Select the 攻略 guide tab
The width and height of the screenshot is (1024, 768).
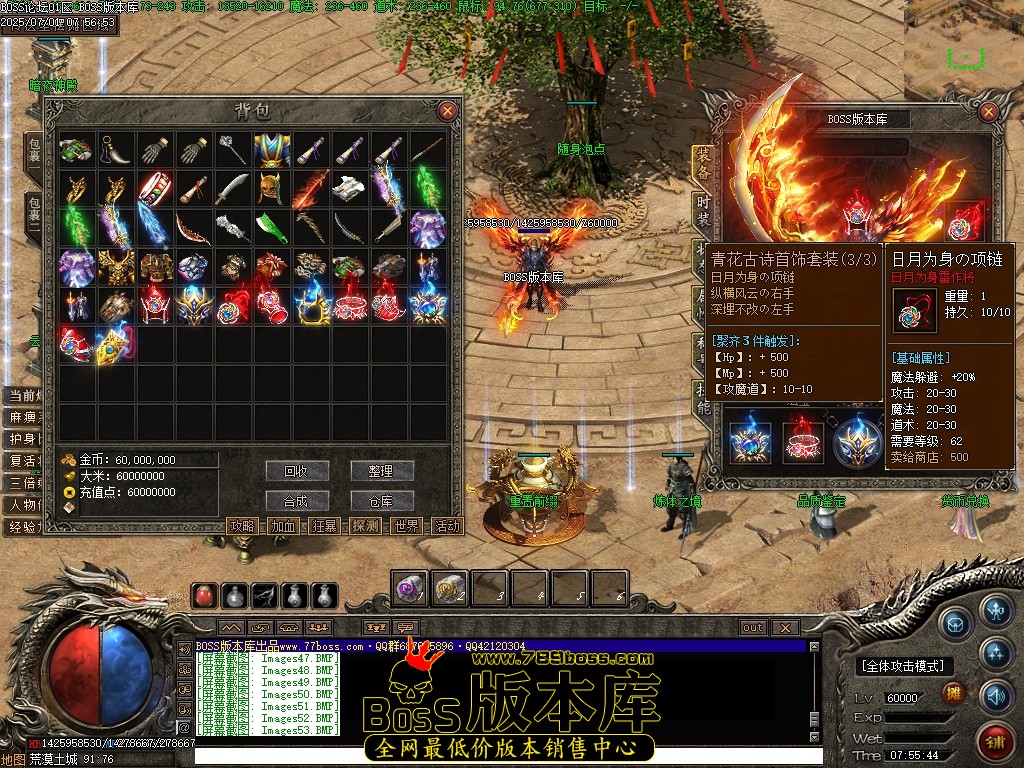243,526
